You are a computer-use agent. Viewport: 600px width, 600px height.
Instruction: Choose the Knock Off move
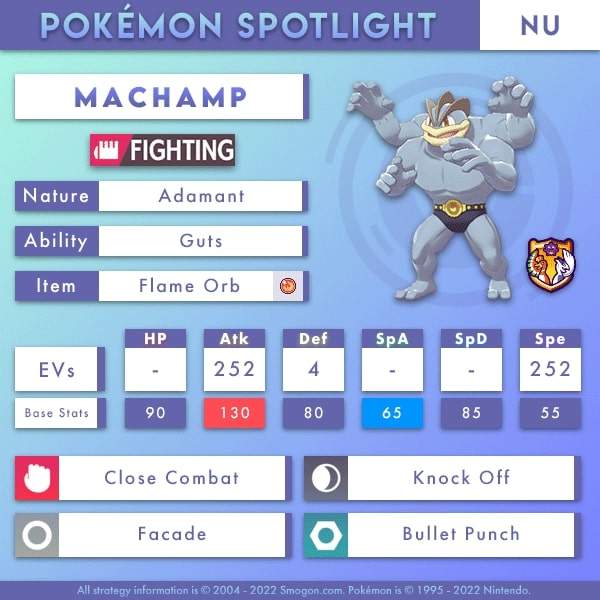(x=460, y=478)
